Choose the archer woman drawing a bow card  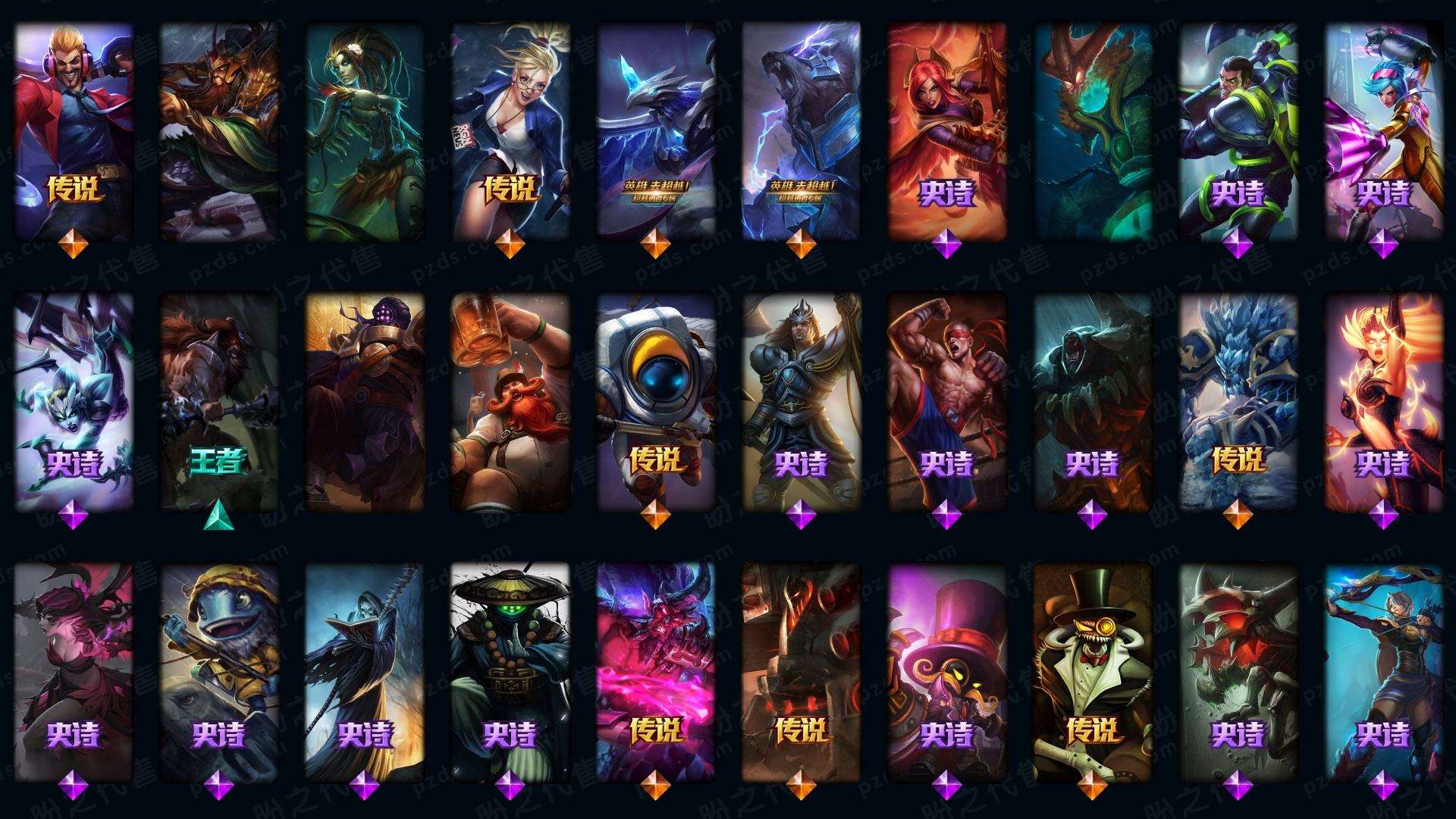(x=1383, y=671)
